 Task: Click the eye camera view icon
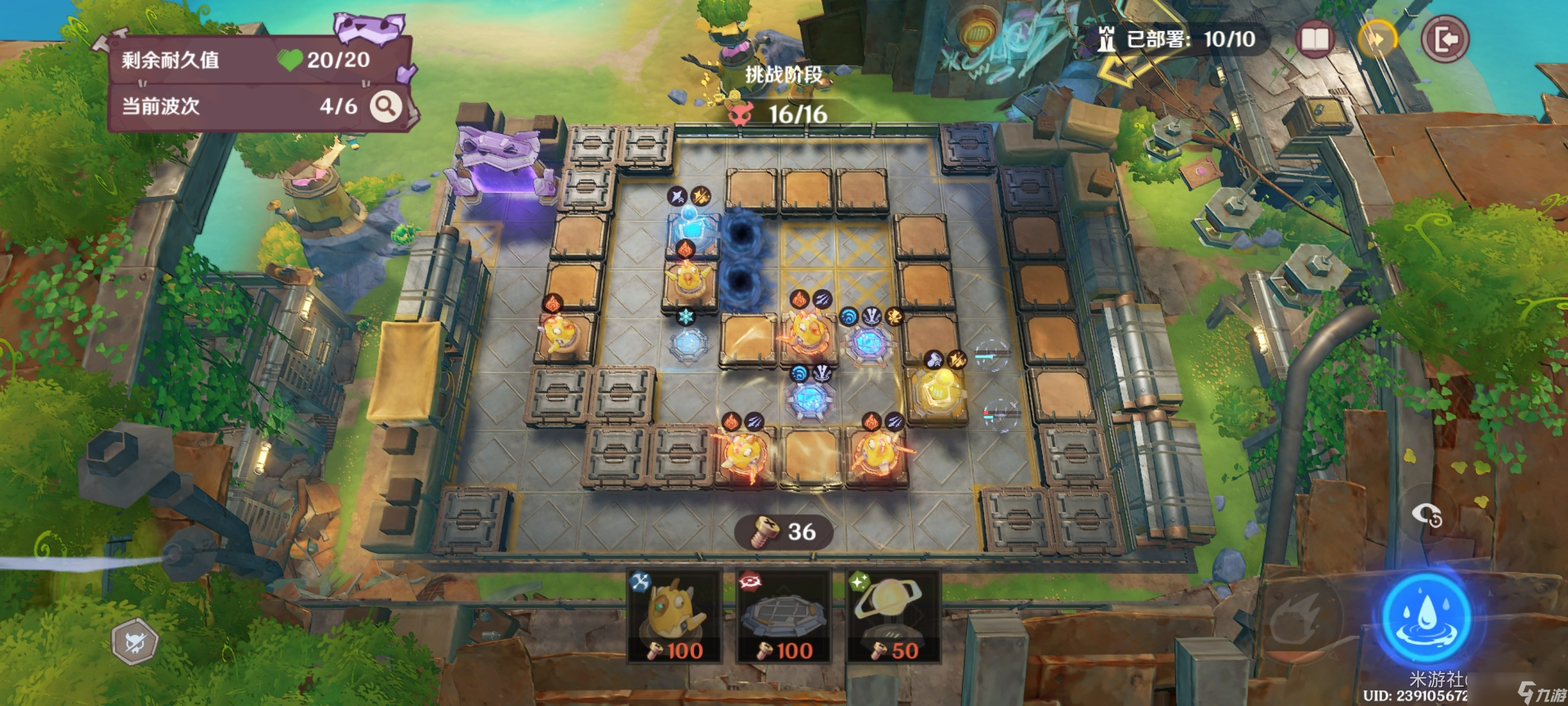tap(1427, 515)
